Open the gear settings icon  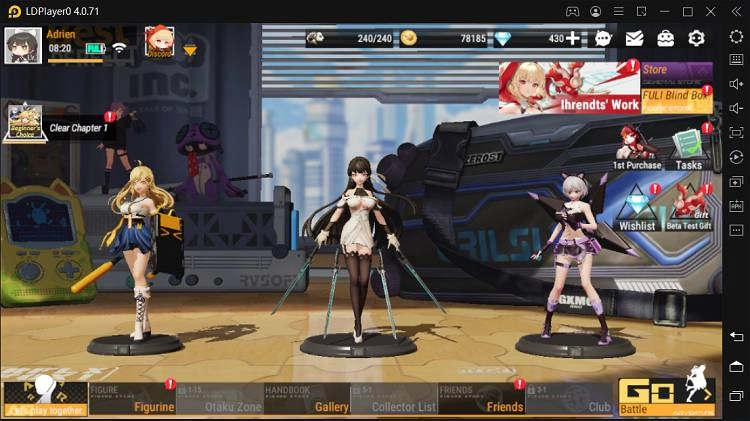[696, 39]
